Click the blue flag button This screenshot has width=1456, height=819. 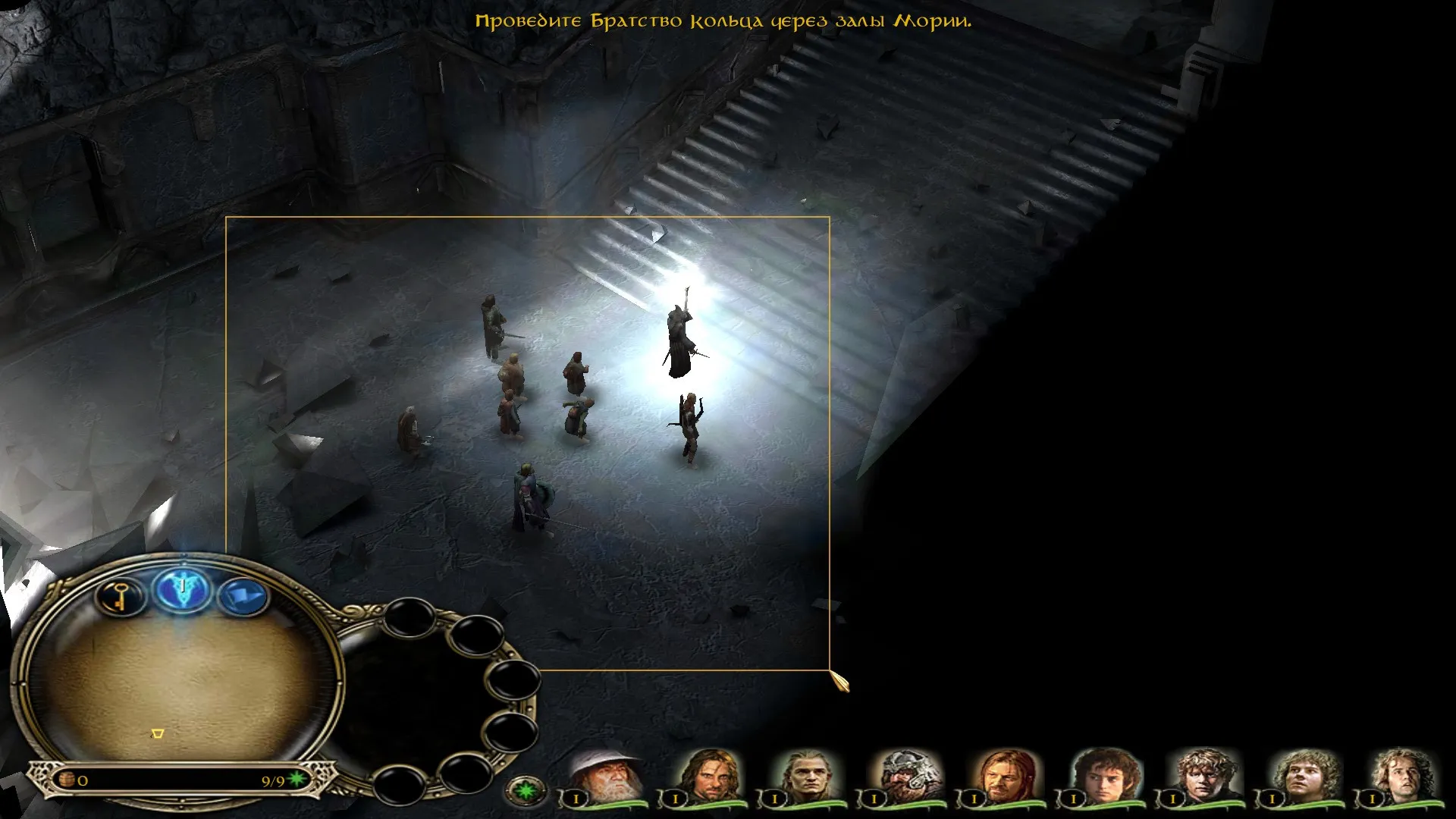pos(243,596)
